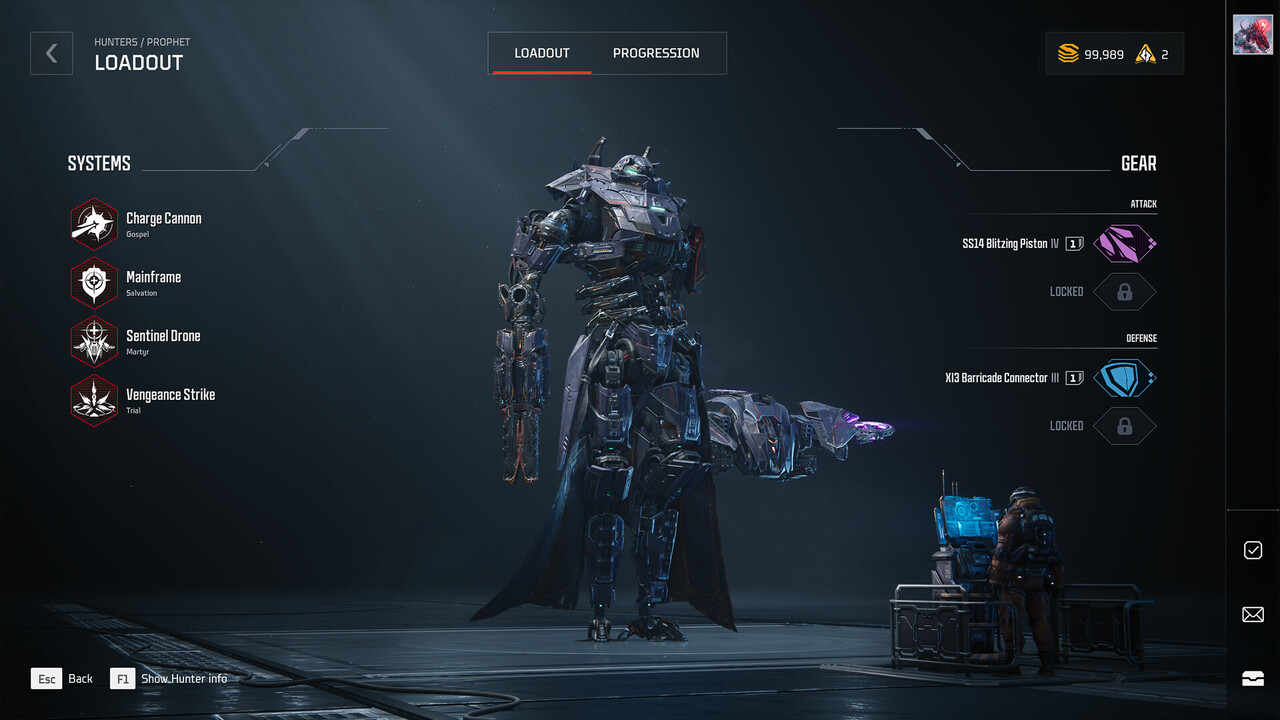The image size is (1280, 720).
Task: Click the gold coins currency counter
Action: pos(1090,54)
